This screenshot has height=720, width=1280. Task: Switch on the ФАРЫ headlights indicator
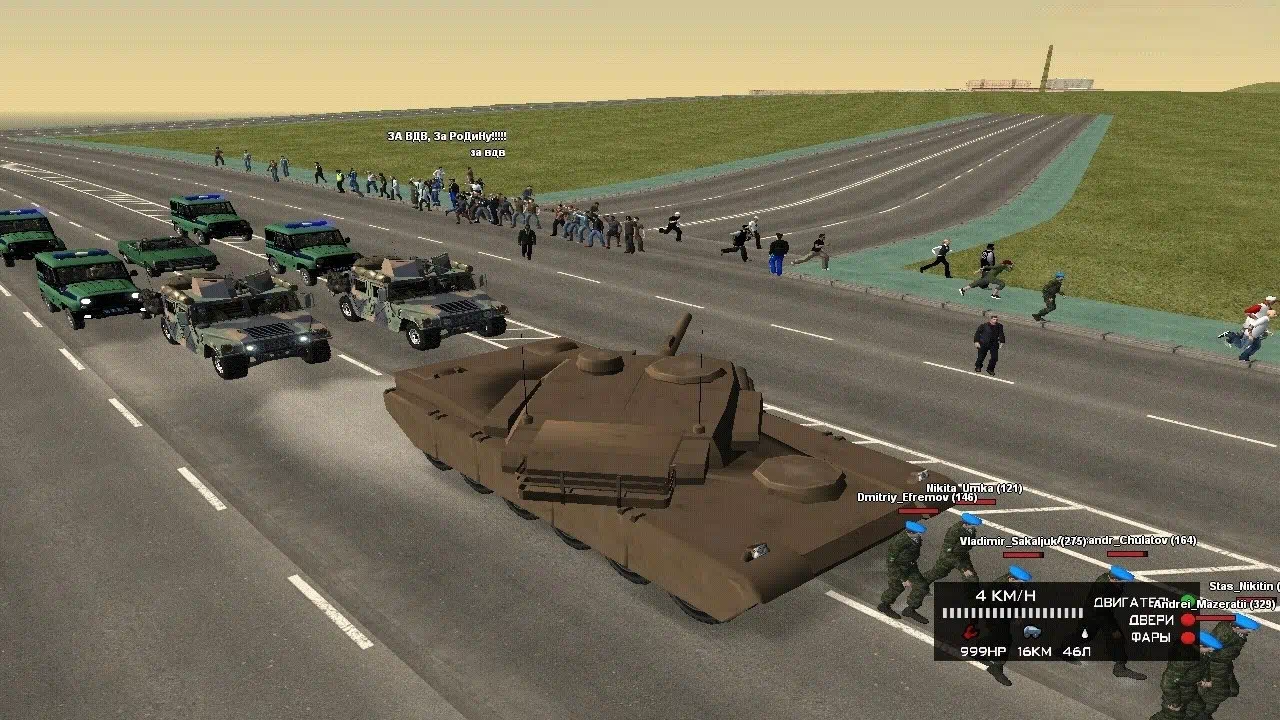[x=1188, y=638]
